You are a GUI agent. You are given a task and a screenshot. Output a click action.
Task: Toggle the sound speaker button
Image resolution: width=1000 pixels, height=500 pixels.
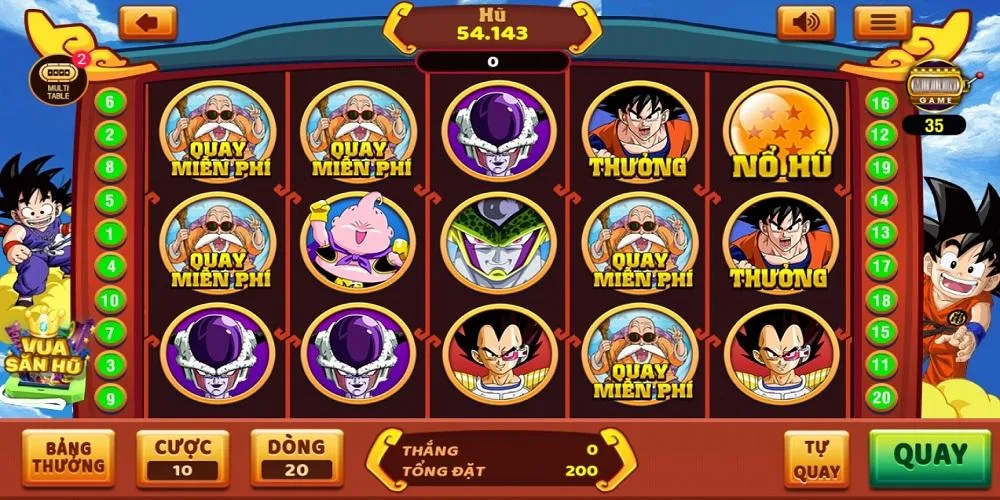coord(806,23)
